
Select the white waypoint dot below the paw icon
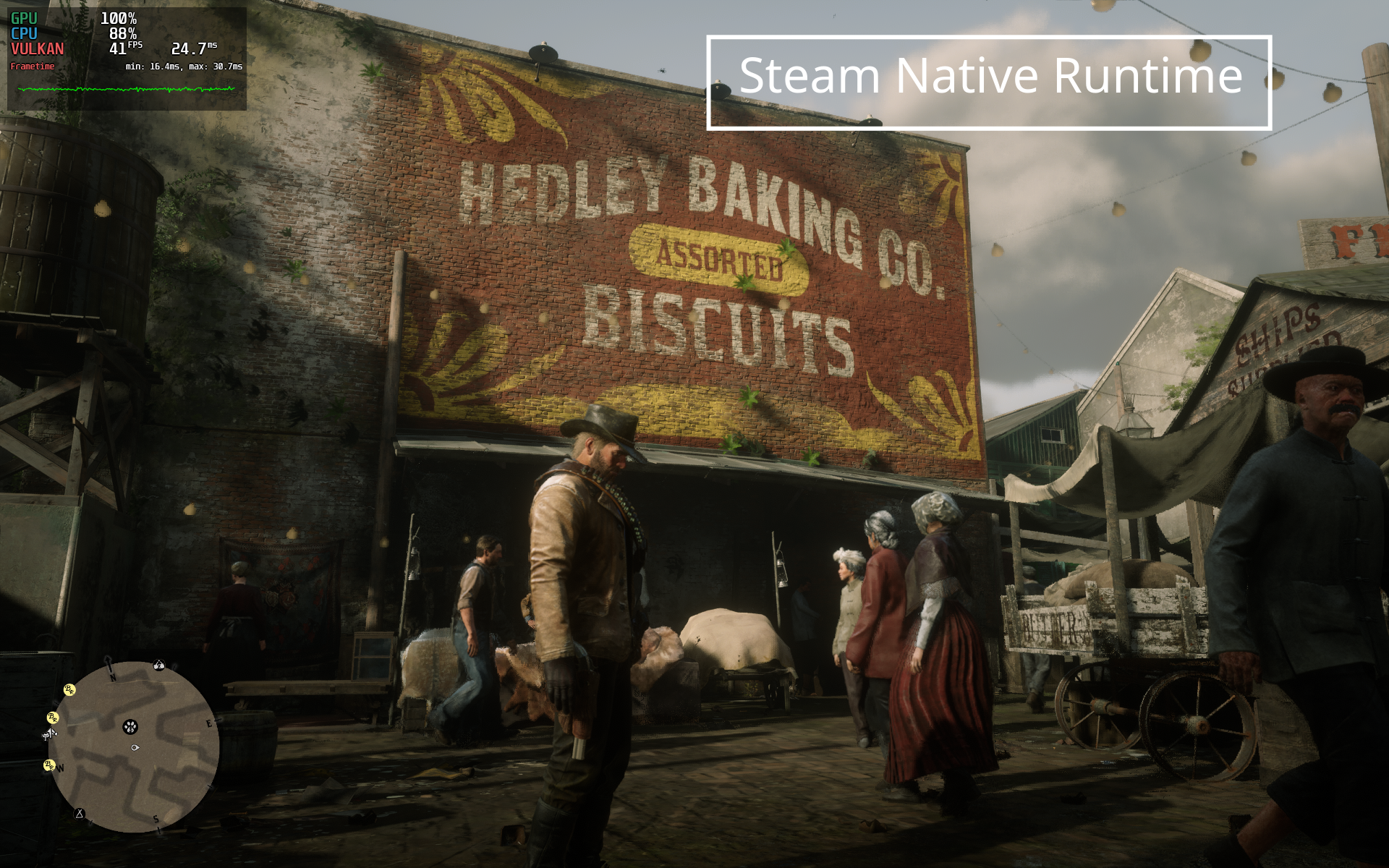pyautogui.click(x=135, y=748)
